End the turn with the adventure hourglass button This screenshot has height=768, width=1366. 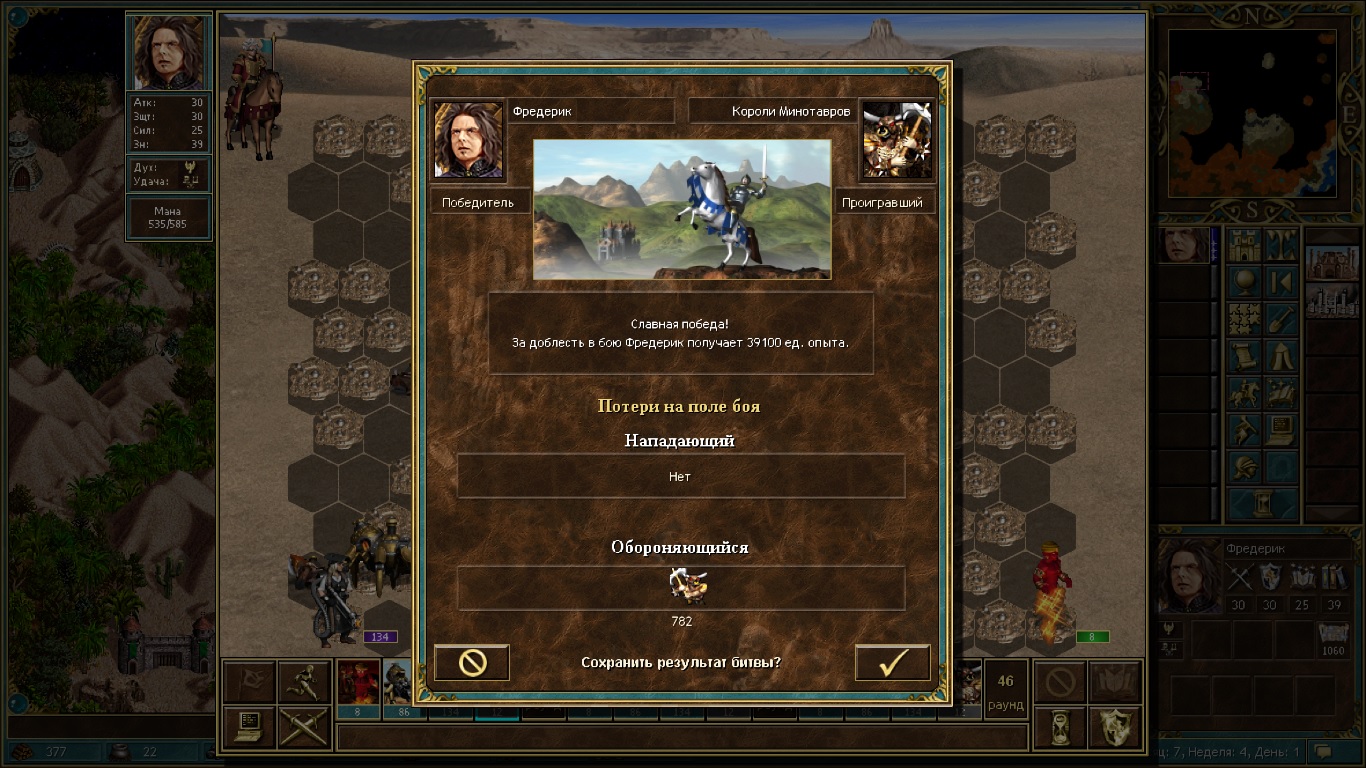coord(1262,503)
